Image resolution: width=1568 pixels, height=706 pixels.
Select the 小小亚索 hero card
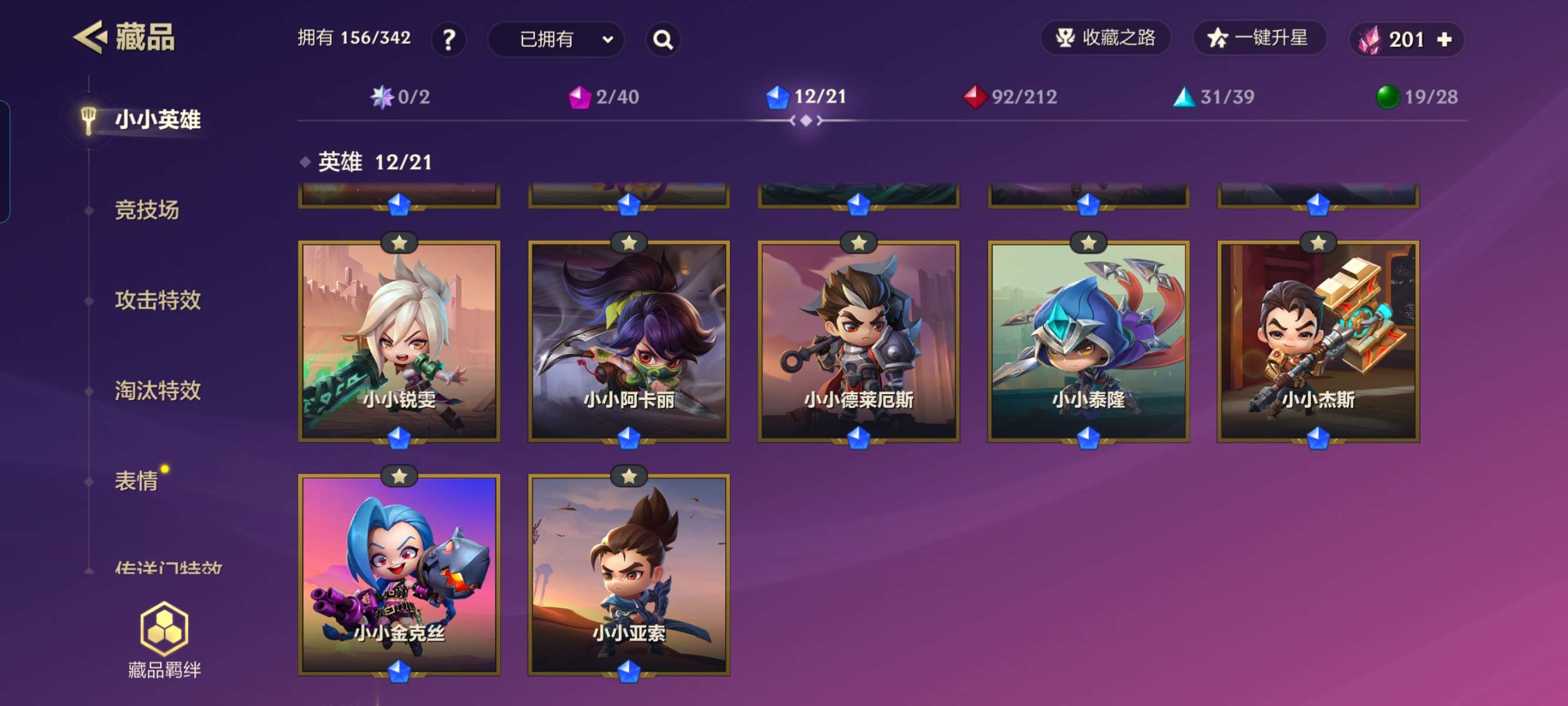click(629, 575)
